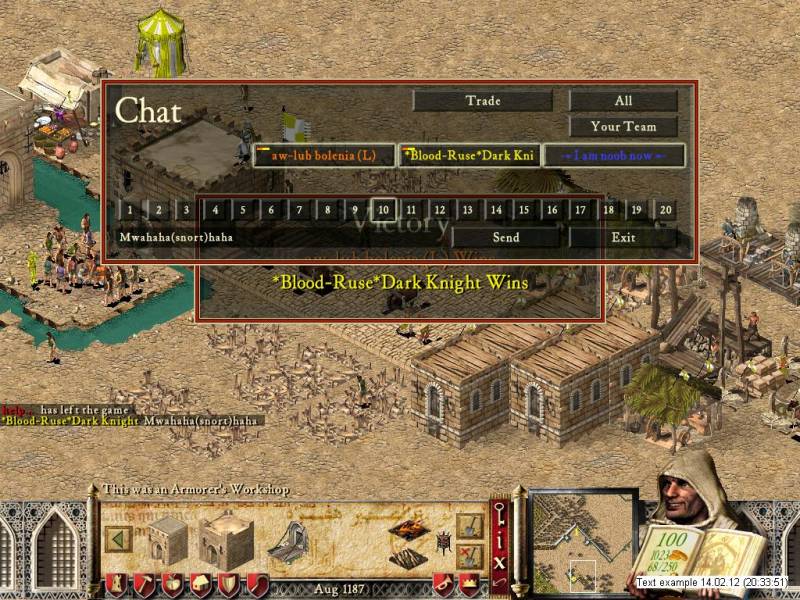Select player I am noob now
Screen dimensions: 800x600
coord(613,156)
